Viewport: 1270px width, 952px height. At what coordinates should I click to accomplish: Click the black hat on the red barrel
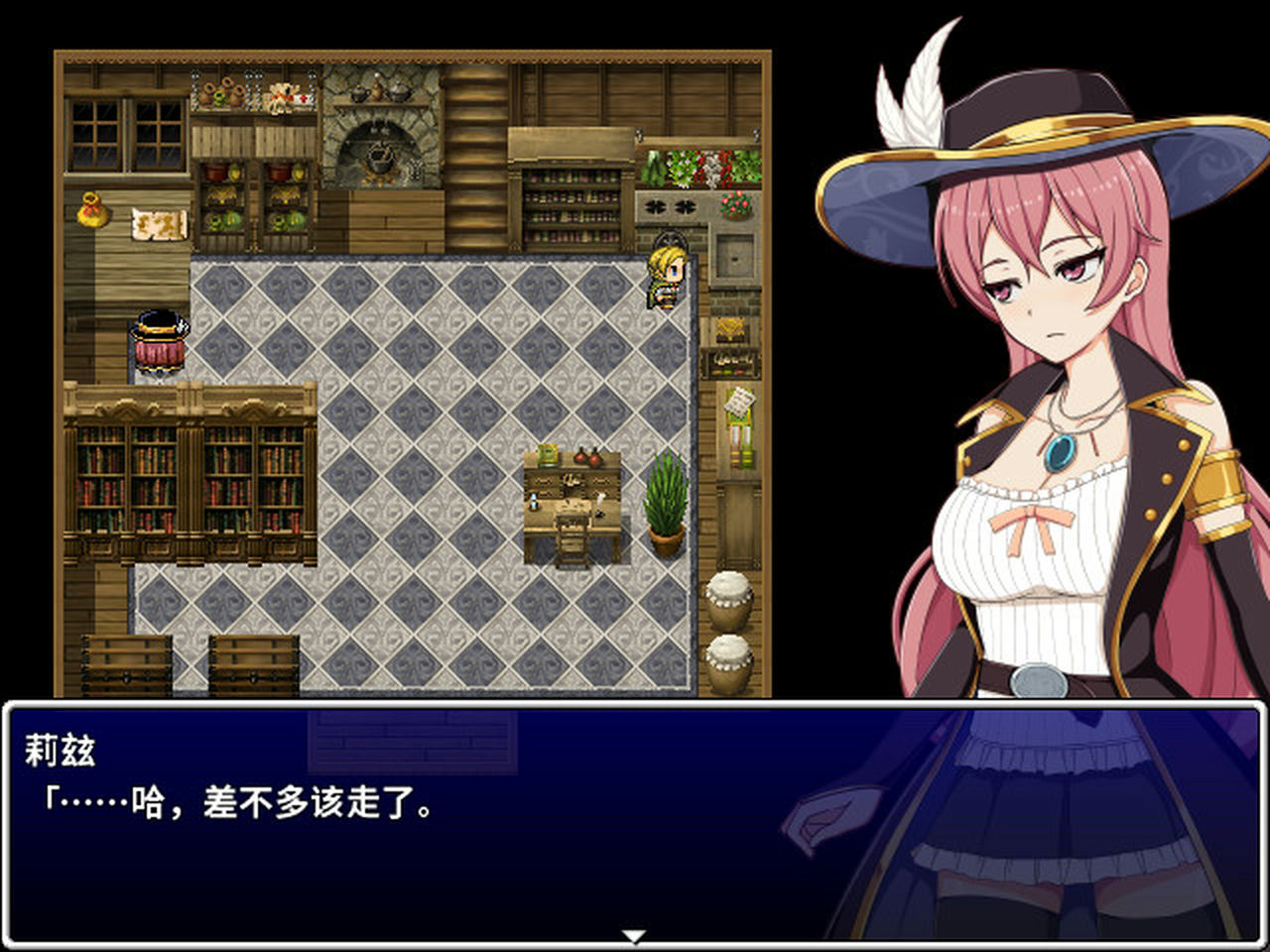(159, 322)
